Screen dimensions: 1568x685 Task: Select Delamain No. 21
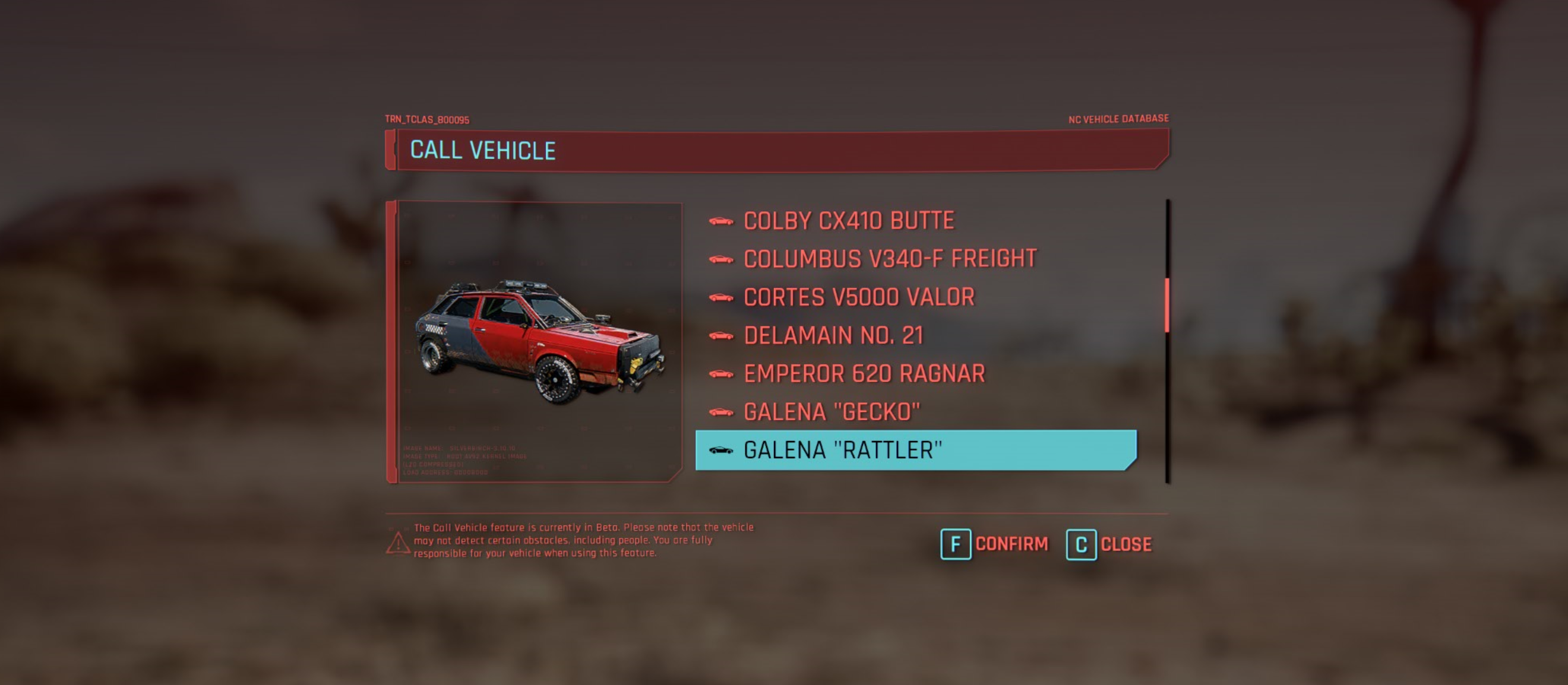[x=833, y=336]
